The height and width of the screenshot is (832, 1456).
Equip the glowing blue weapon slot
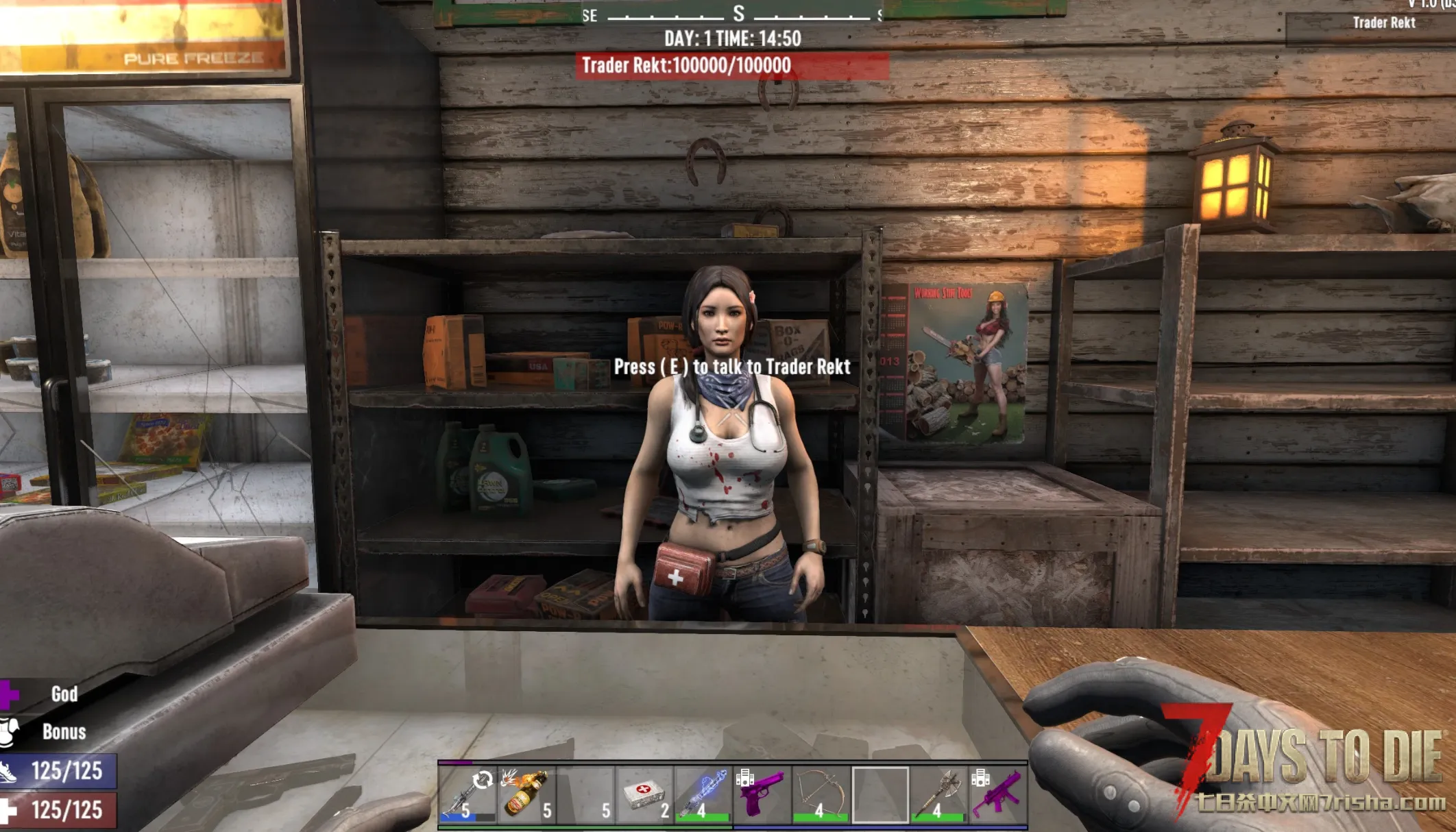[x=703, y=794]
